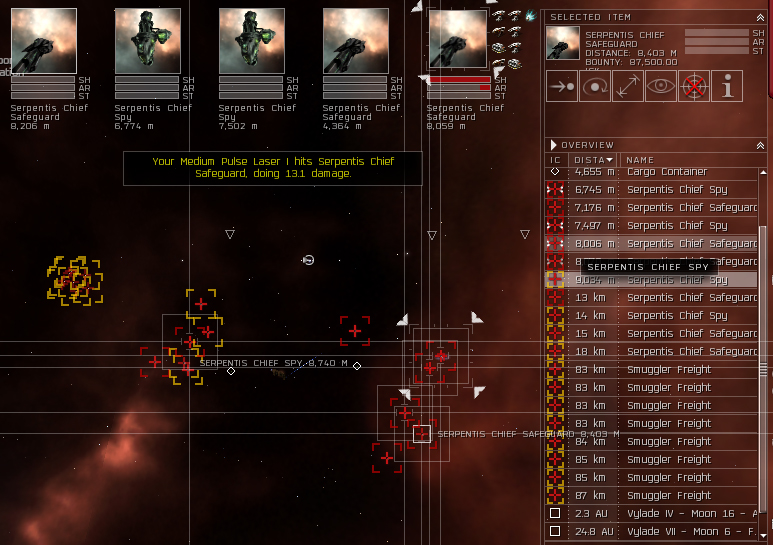Click the Approach button for selected item

click(x=563, y=87)
